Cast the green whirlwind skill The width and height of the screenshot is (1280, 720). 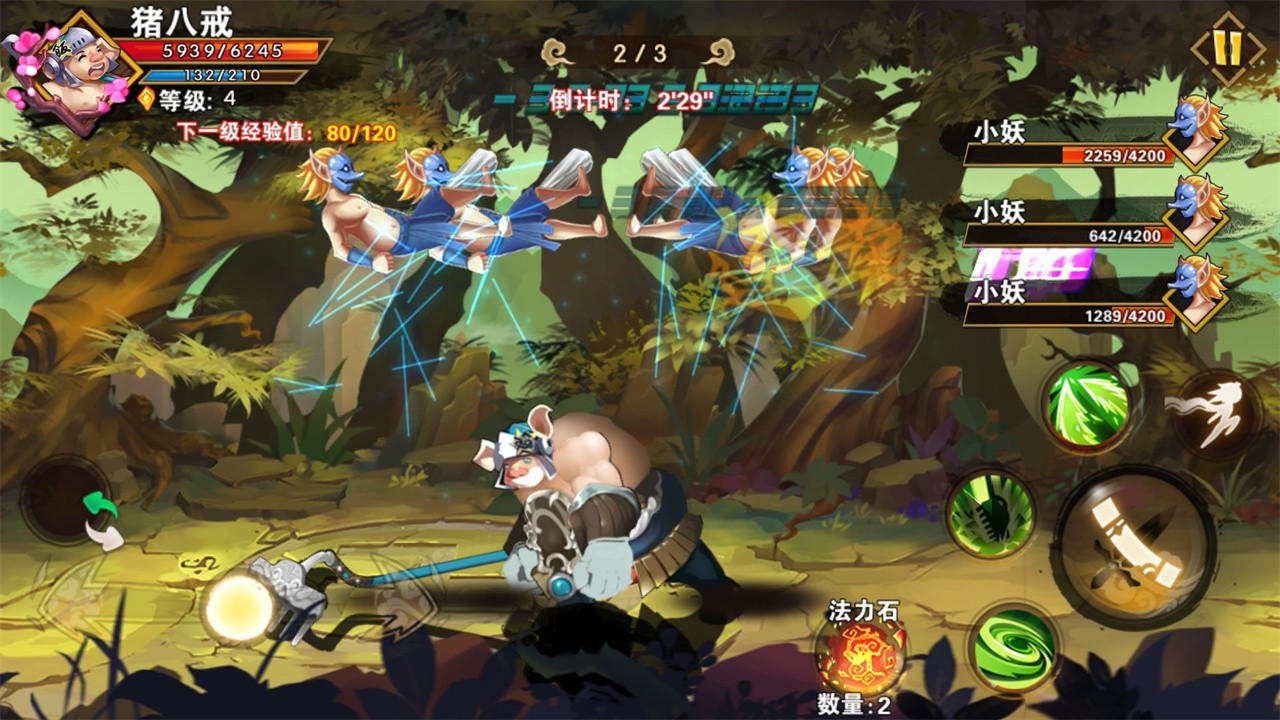[1014, 647]
